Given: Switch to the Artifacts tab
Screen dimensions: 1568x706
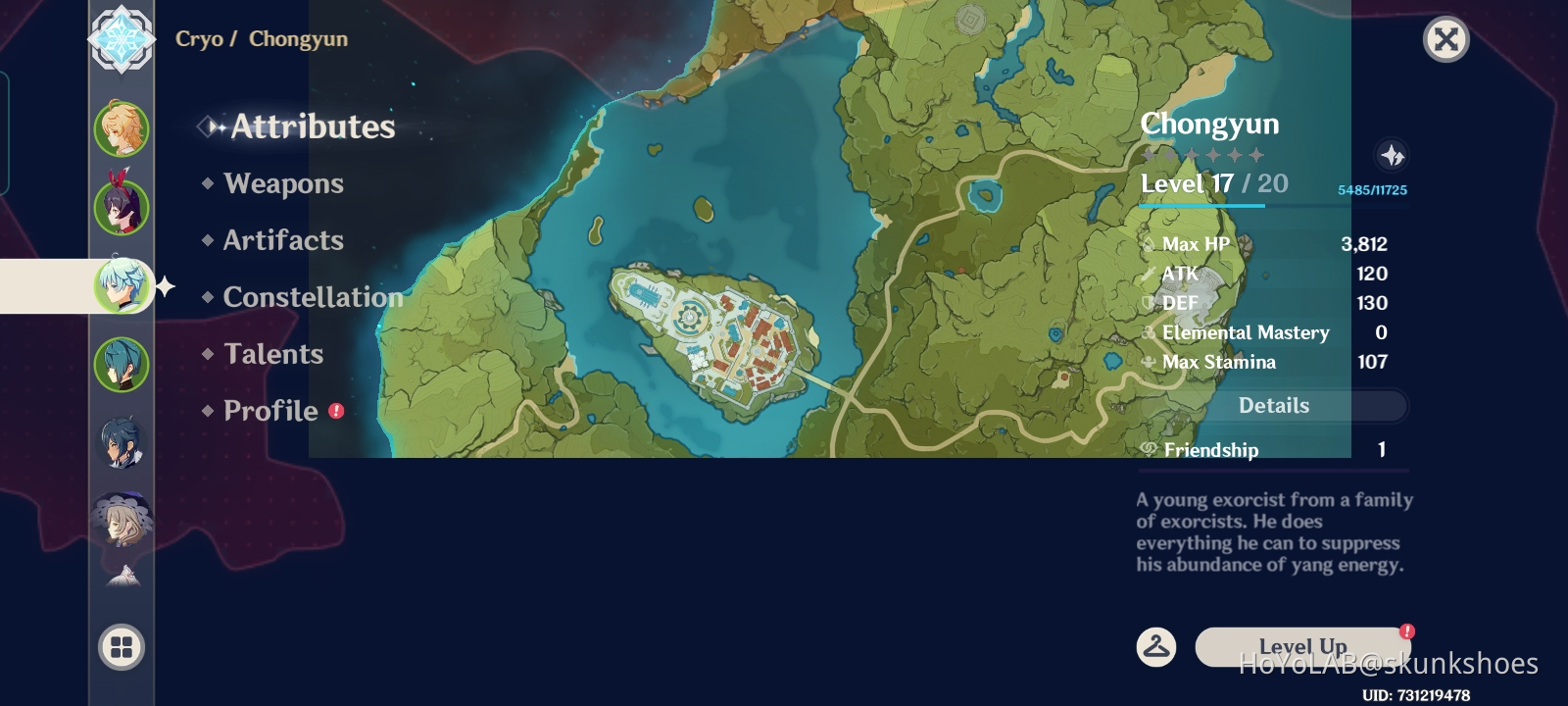Looking at the screenshot, I should click(283, 241).
